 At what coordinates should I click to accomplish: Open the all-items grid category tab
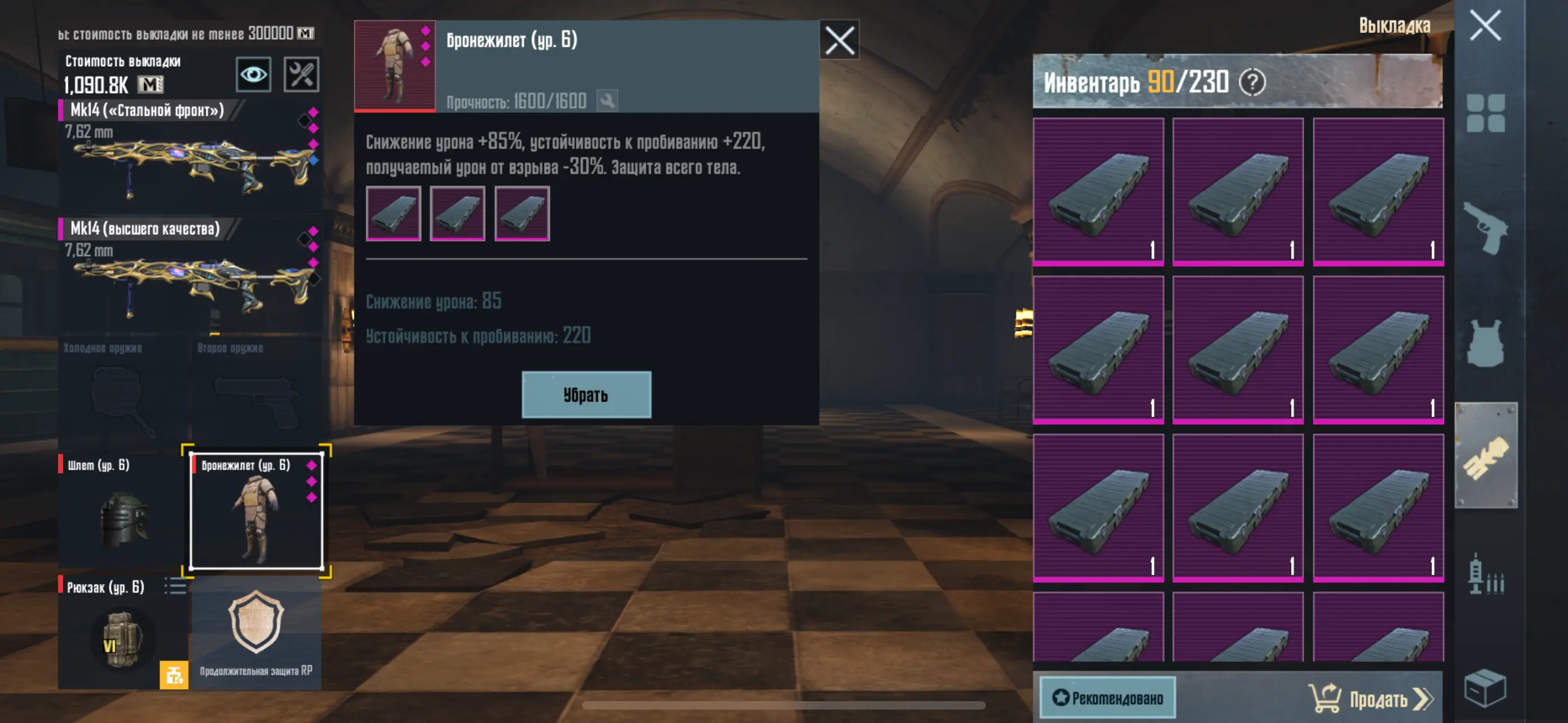[x=1484, y=113]
